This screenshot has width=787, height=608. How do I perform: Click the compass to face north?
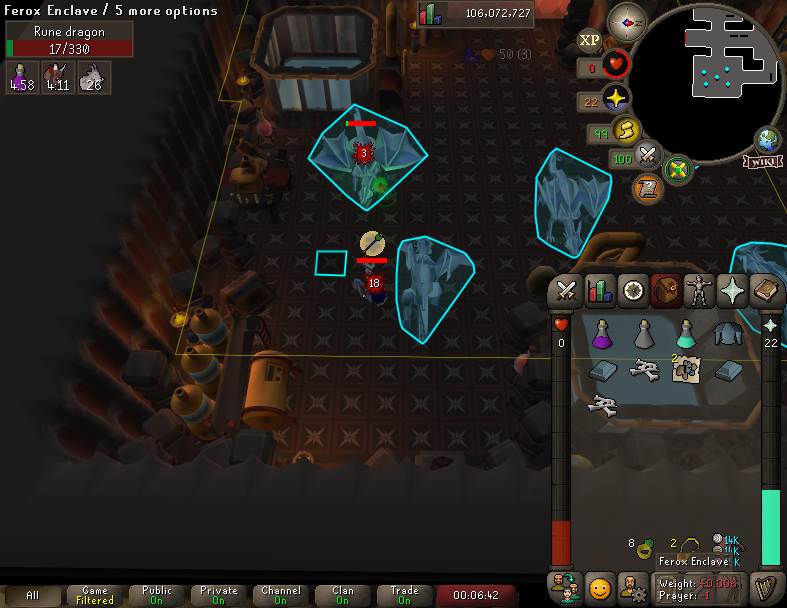[x=627, y=20]
